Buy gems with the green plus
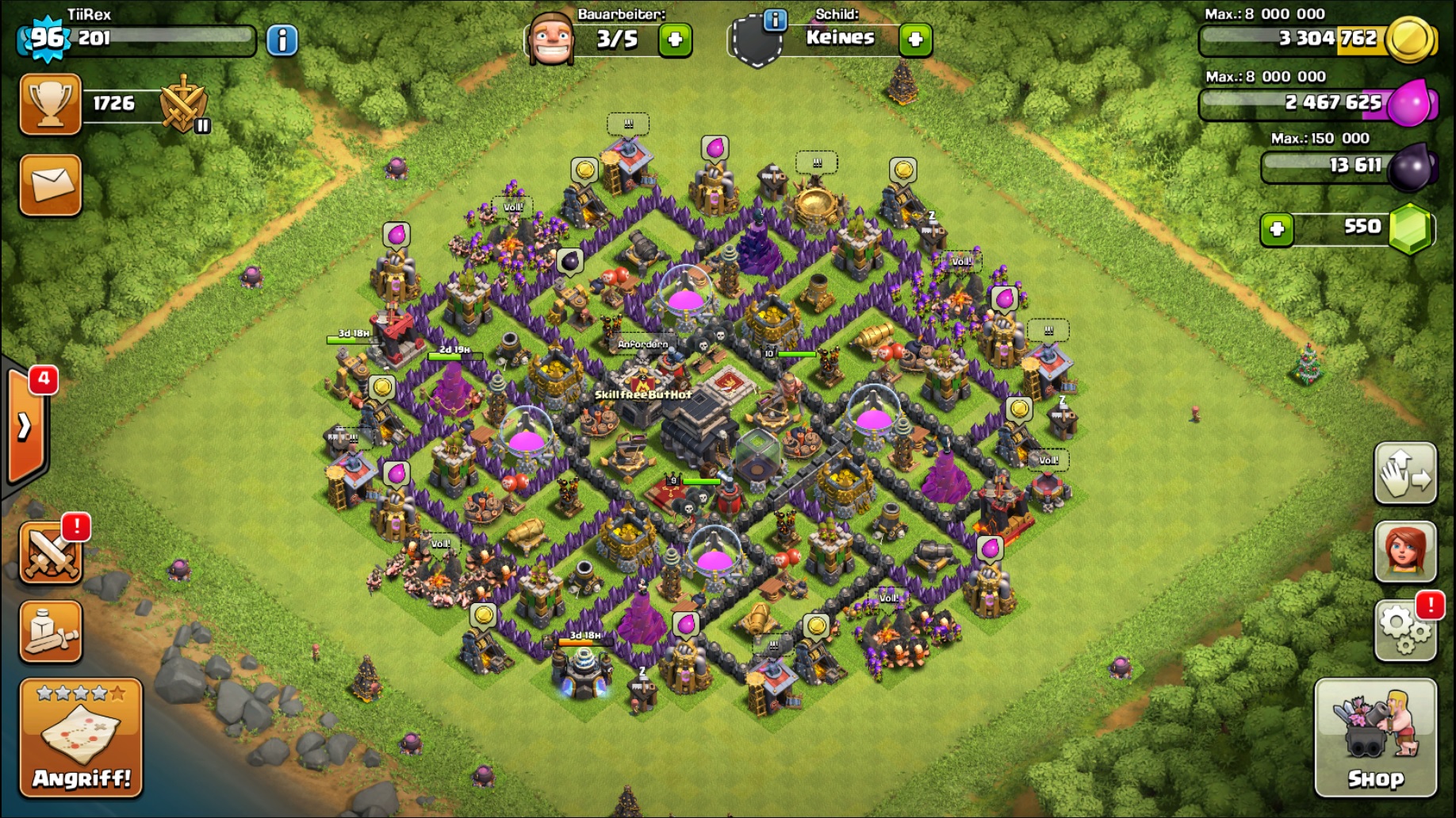This screenshot has height=818, width=1456. 1277,229
